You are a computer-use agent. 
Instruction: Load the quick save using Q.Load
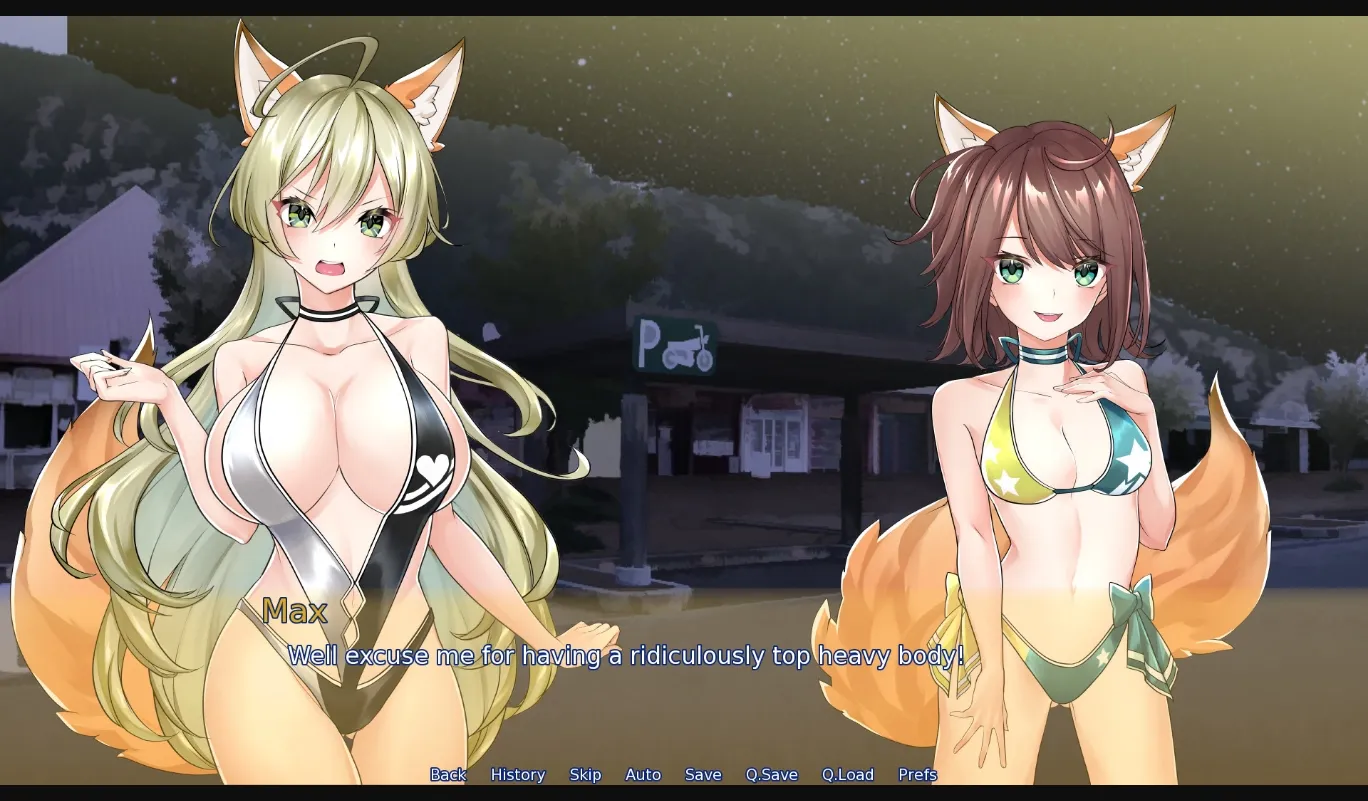click(x=846, y=774)
